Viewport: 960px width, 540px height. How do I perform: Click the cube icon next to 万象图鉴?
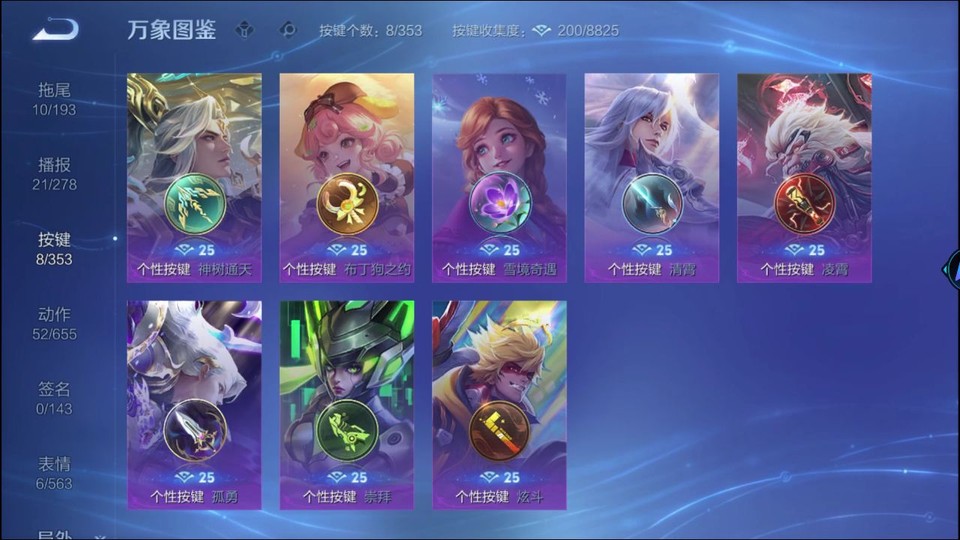(245, 30)
